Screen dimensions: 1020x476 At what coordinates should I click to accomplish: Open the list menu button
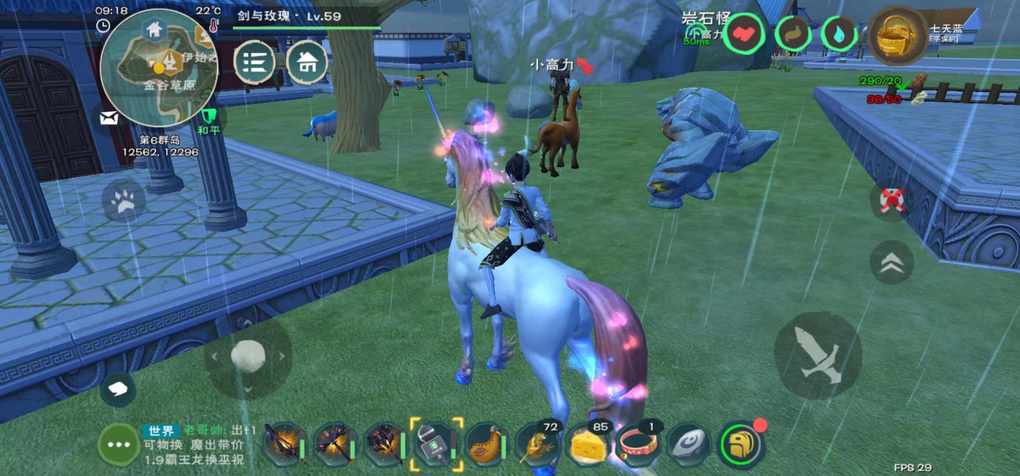(255, 63)
